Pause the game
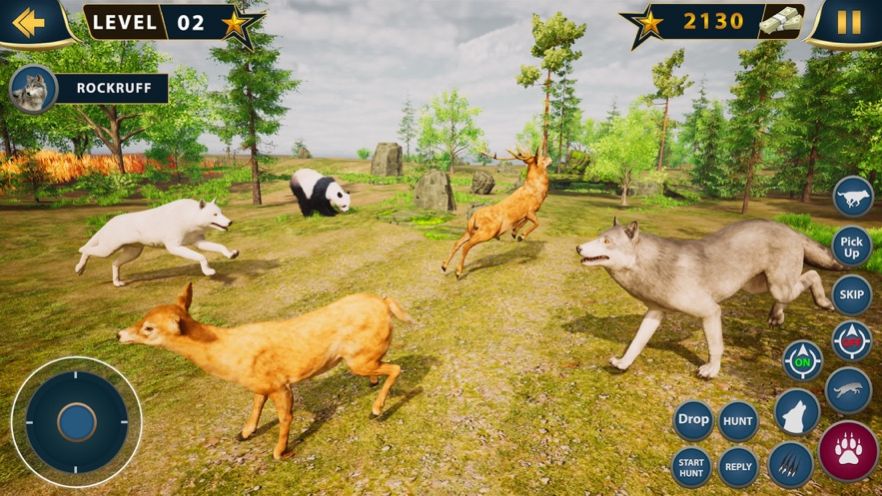The width and height of the screenshot is (882, 496). click(849, 22)
